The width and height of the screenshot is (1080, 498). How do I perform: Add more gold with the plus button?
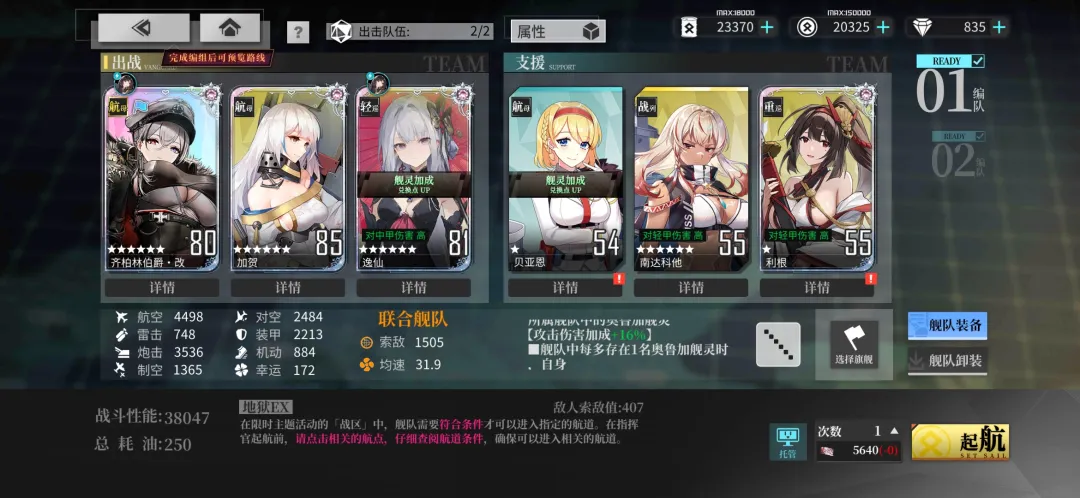pos(882,28)
